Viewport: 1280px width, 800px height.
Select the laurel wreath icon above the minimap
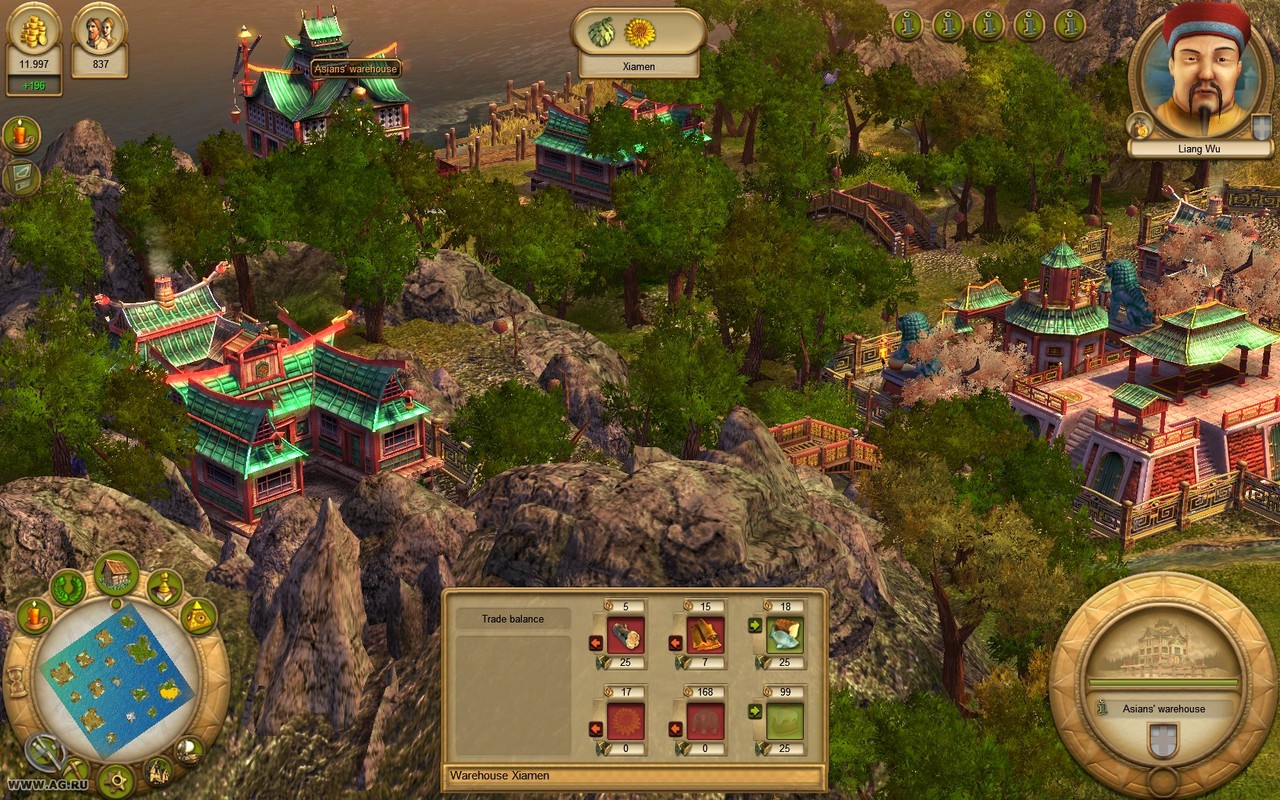69,587
